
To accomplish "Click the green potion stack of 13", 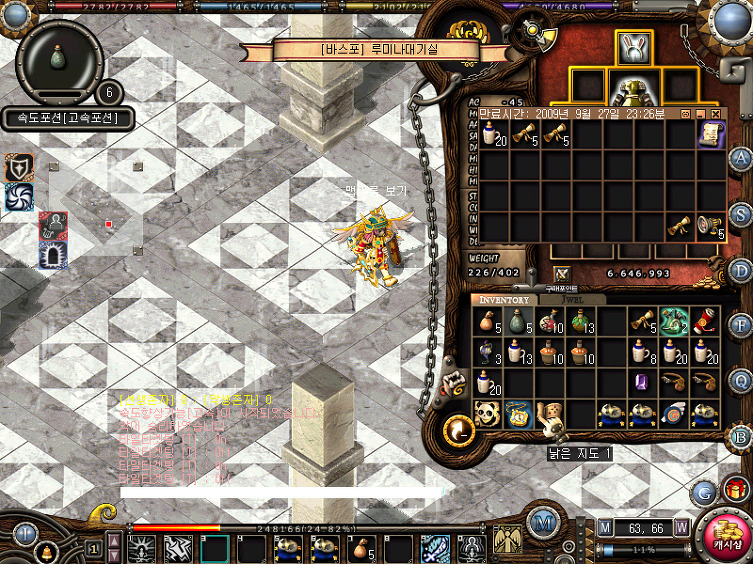I will click(x=581, y=320).
